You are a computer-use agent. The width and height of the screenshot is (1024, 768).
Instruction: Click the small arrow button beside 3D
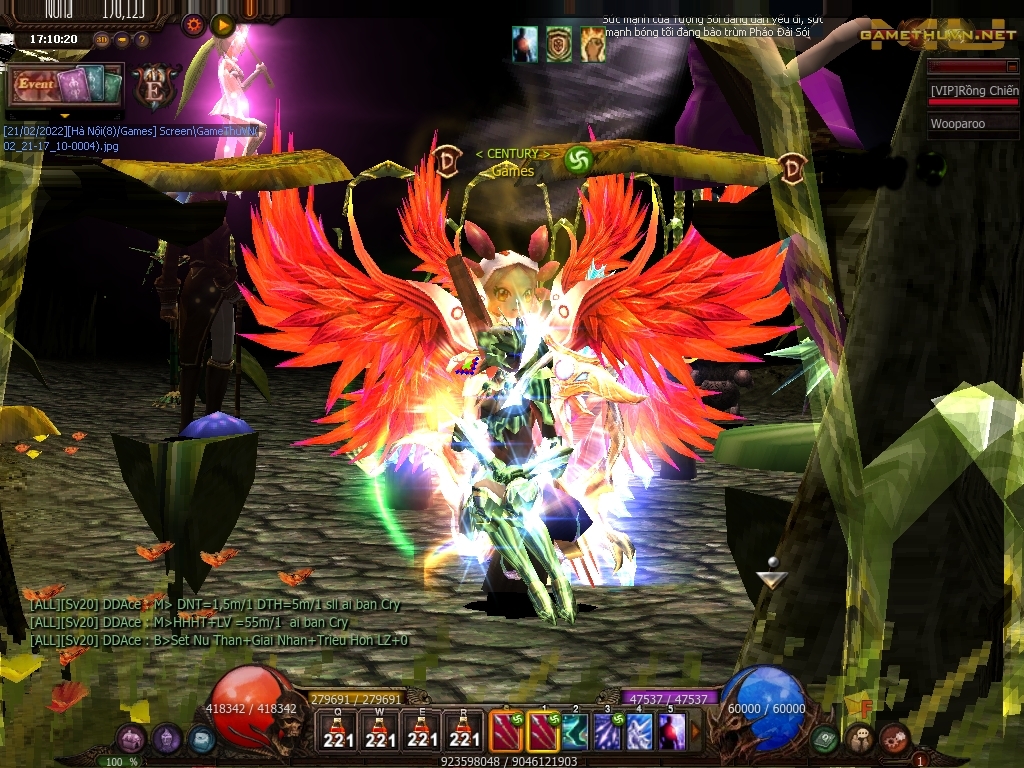tap(122, 40)
